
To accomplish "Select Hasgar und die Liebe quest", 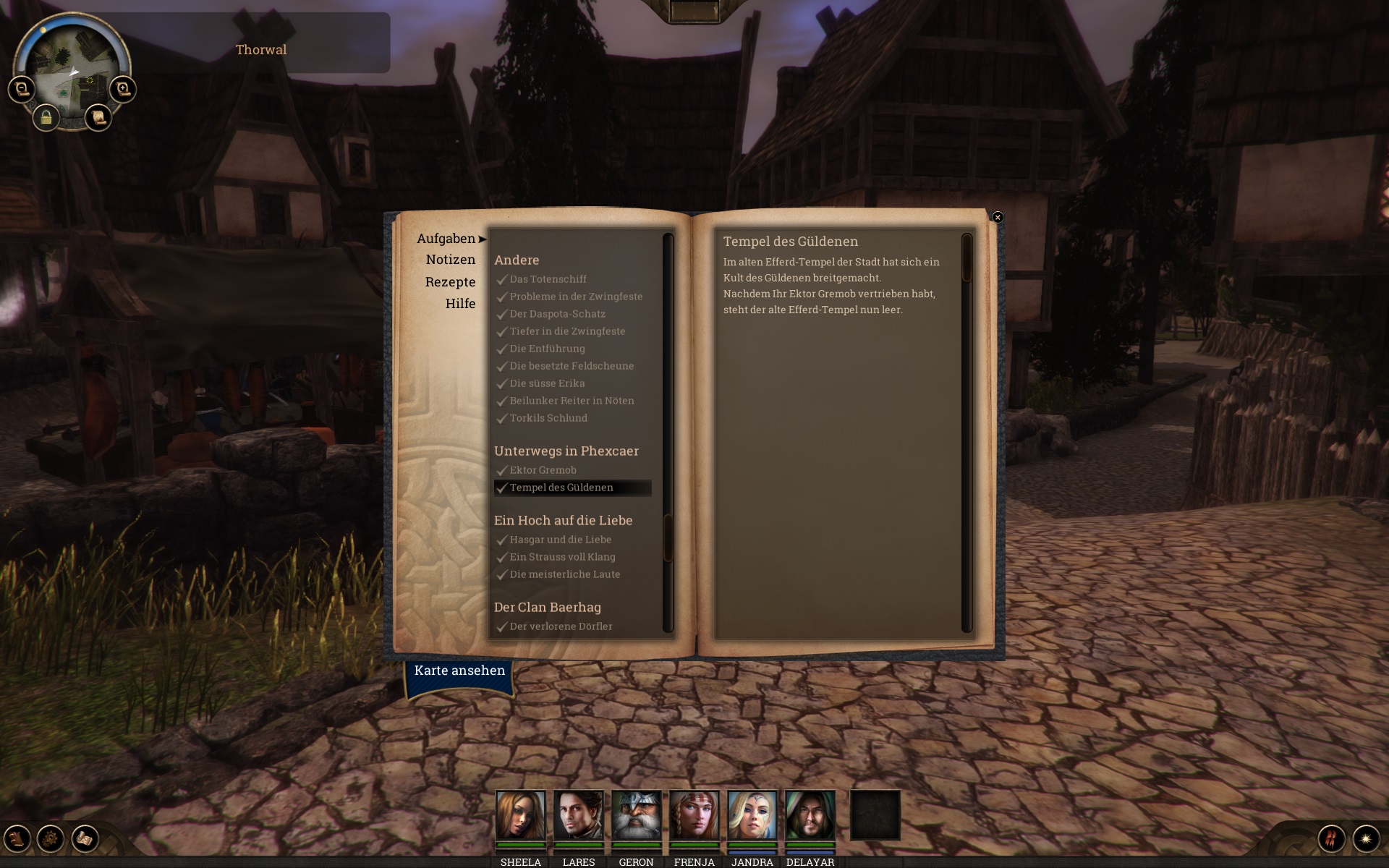I will (560, 540).
